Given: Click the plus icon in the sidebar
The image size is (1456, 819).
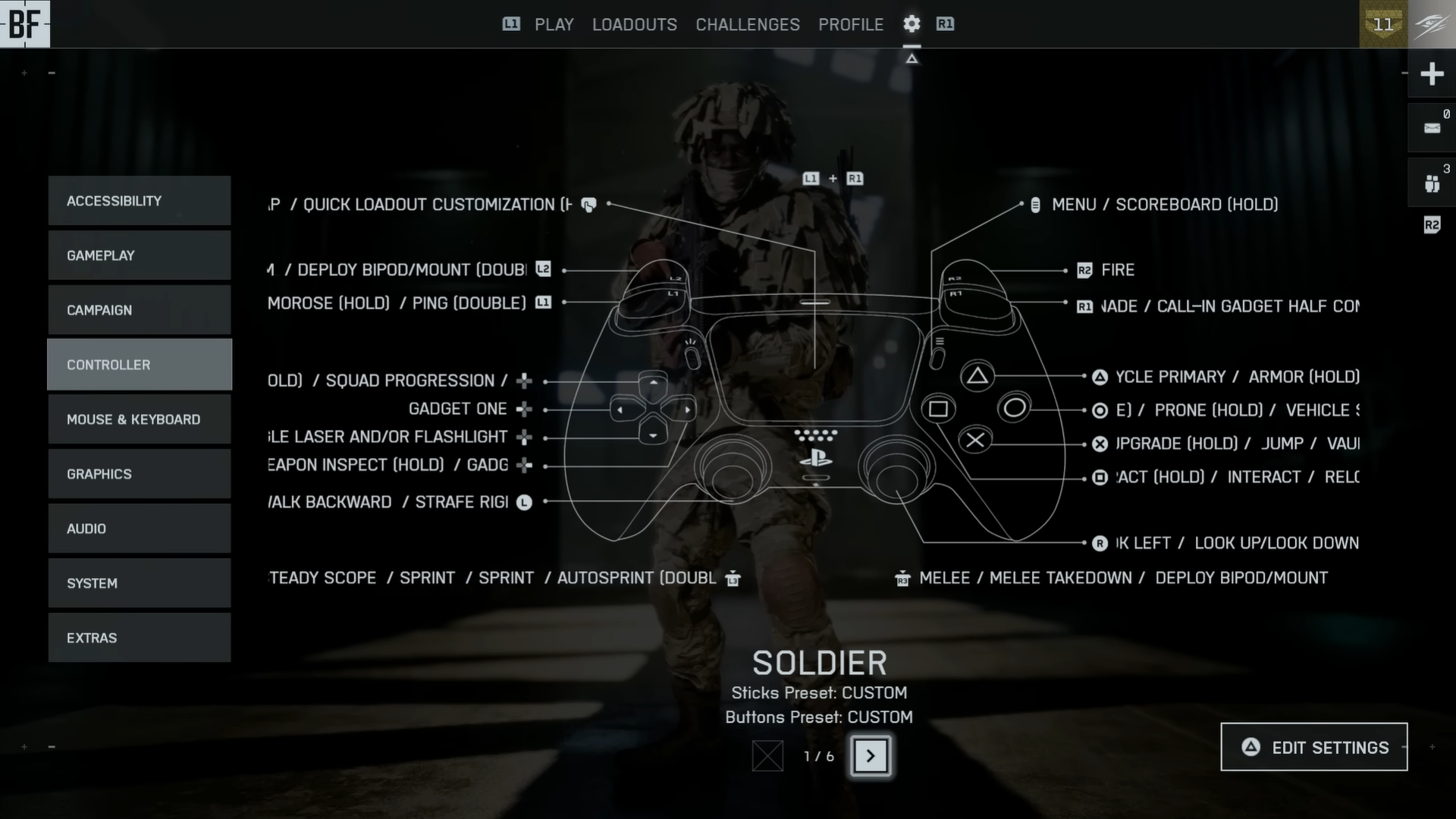Looking at the screenshot, I should pyautogui.click(x=1432, y=74).
